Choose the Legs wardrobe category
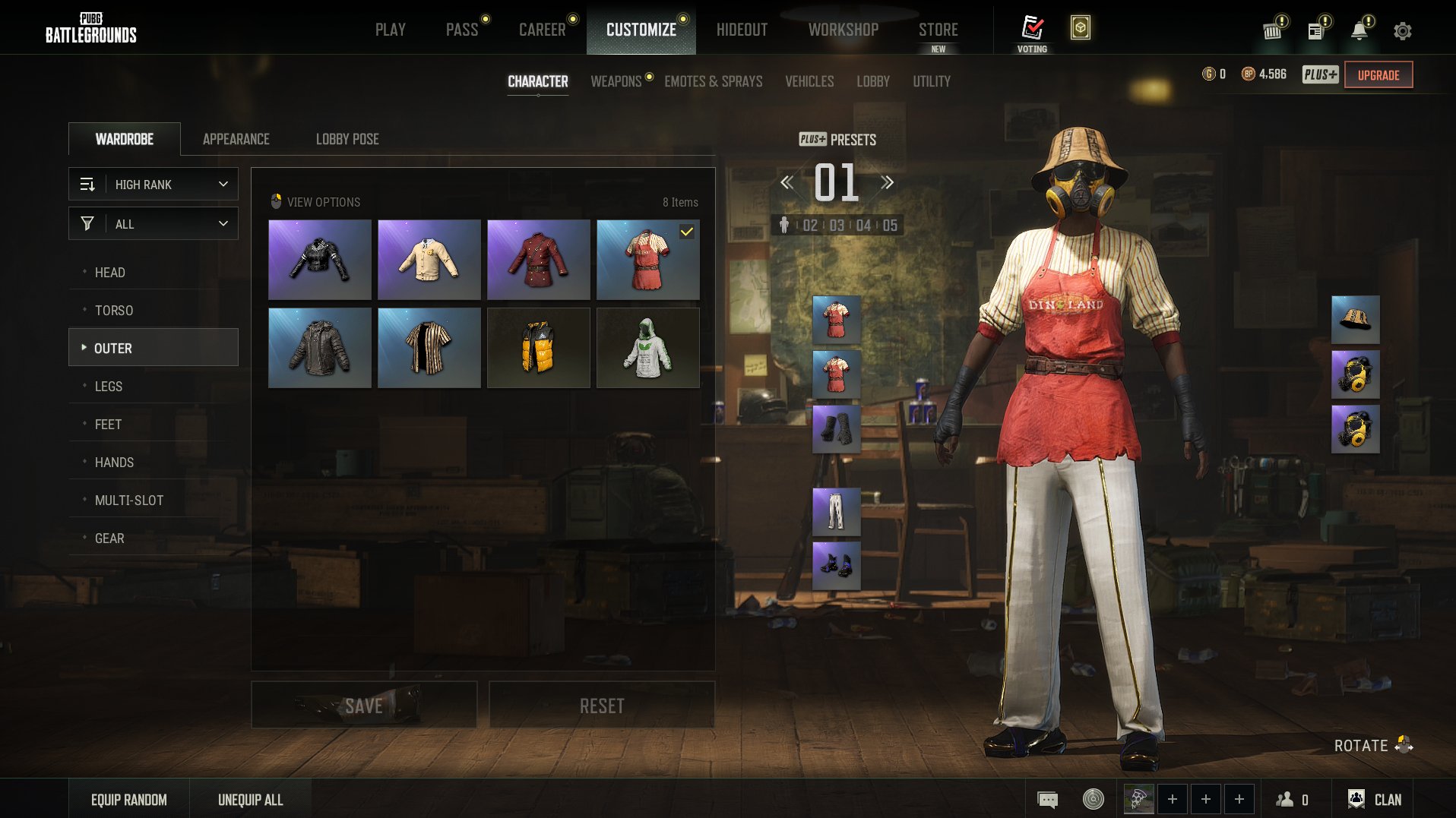 tap(109, 387)
